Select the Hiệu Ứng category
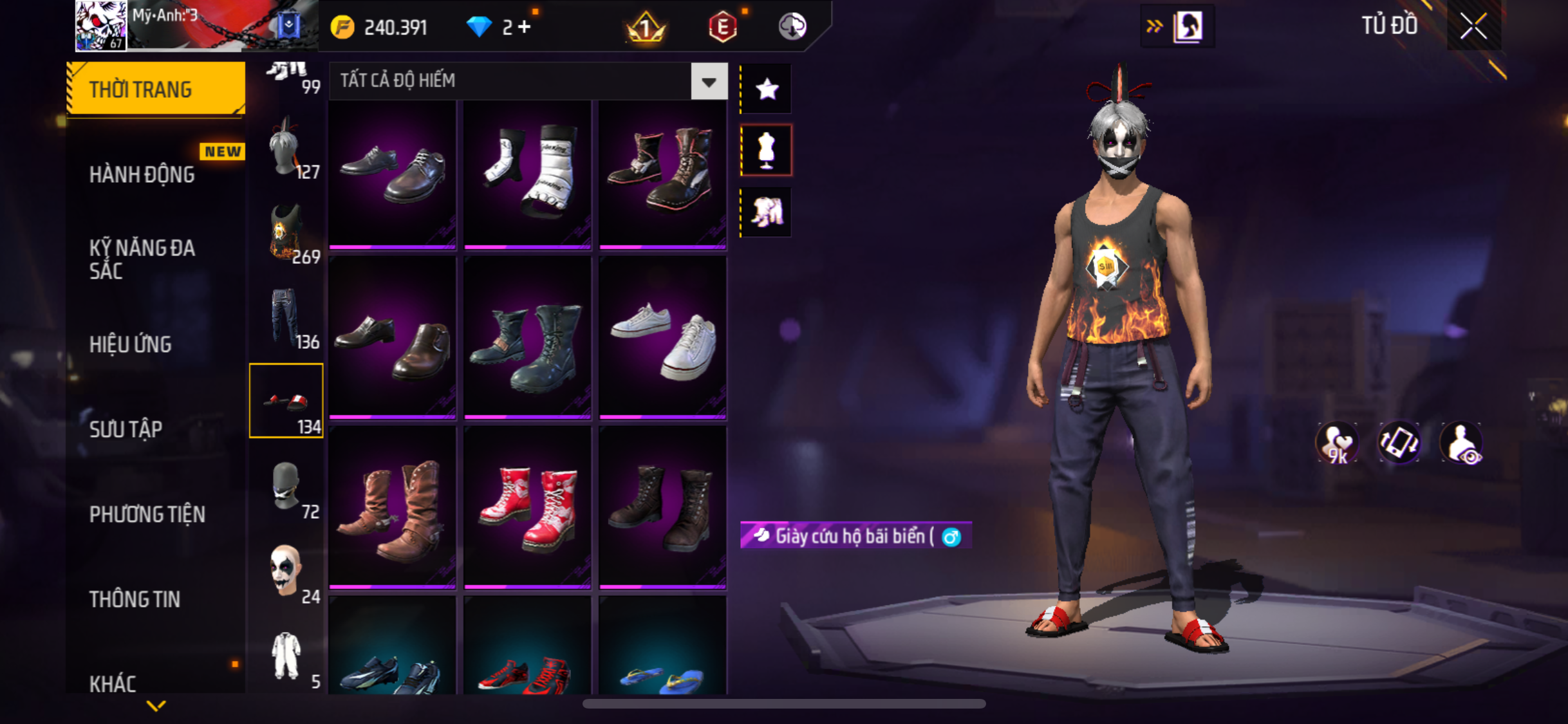This screenshot has height=724, width=1568. [131, 344]
